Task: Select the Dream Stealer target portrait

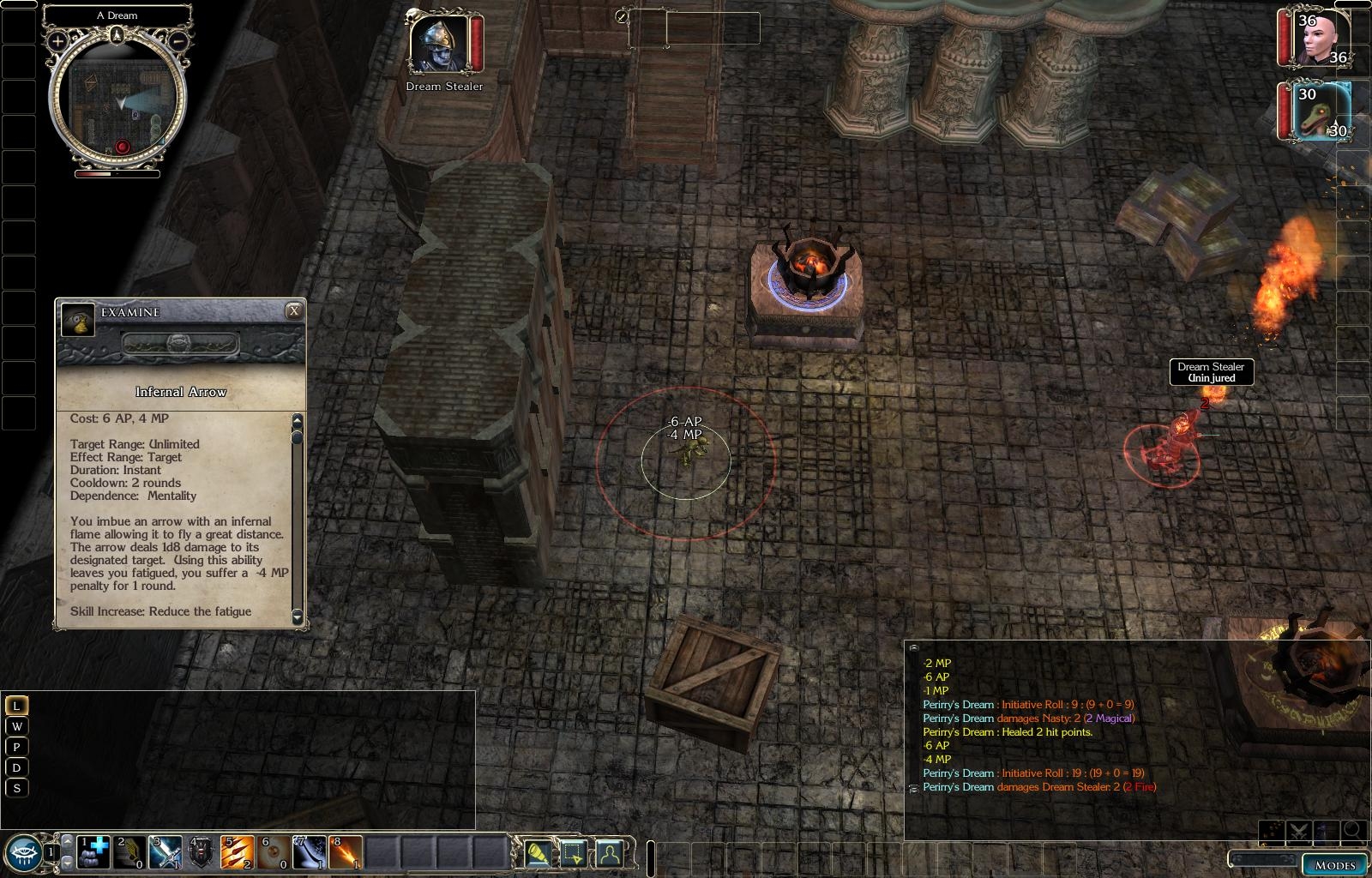Action: coord(439,44)
